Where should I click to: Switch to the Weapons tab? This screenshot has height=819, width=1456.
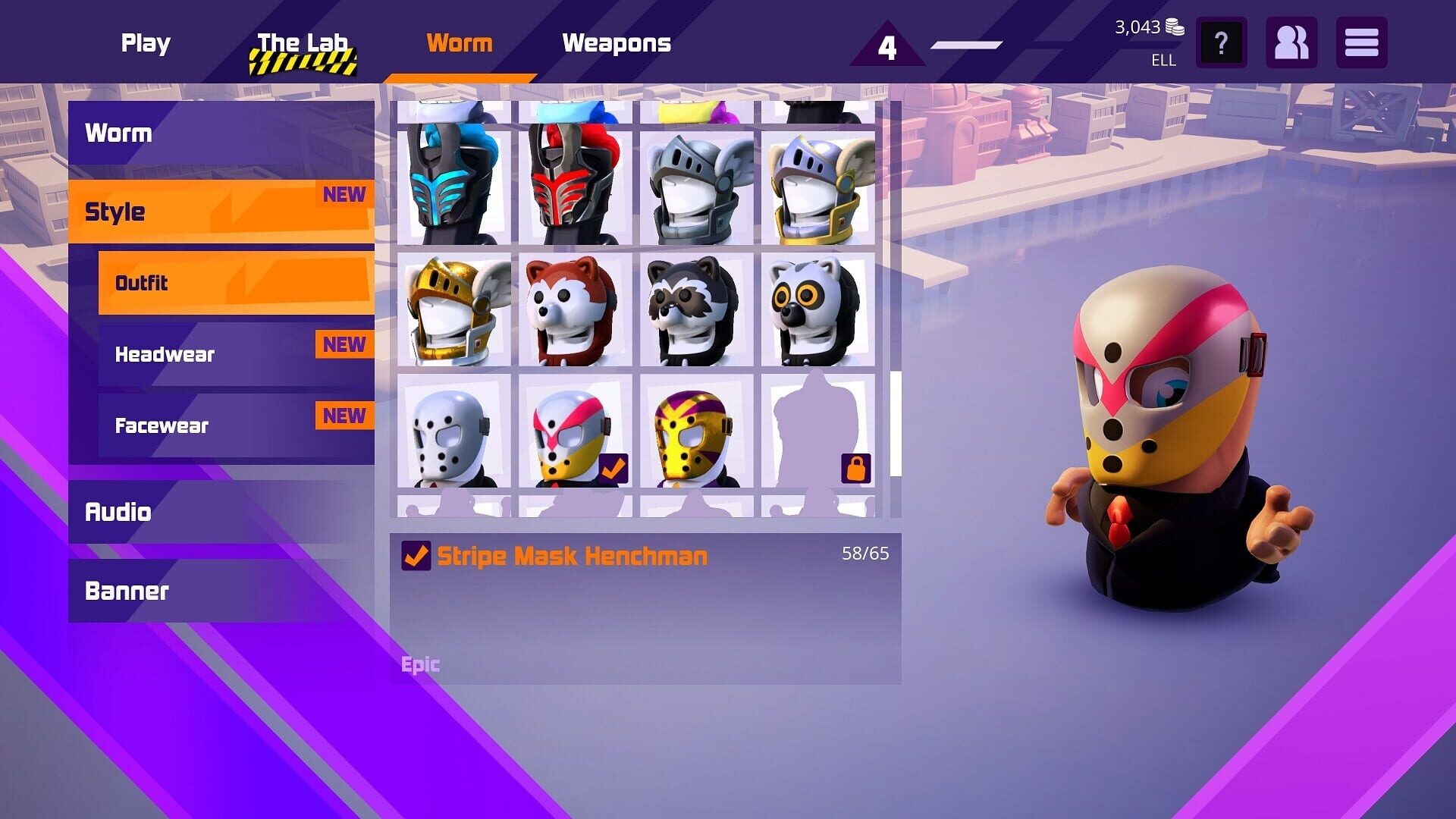(617, 43)
